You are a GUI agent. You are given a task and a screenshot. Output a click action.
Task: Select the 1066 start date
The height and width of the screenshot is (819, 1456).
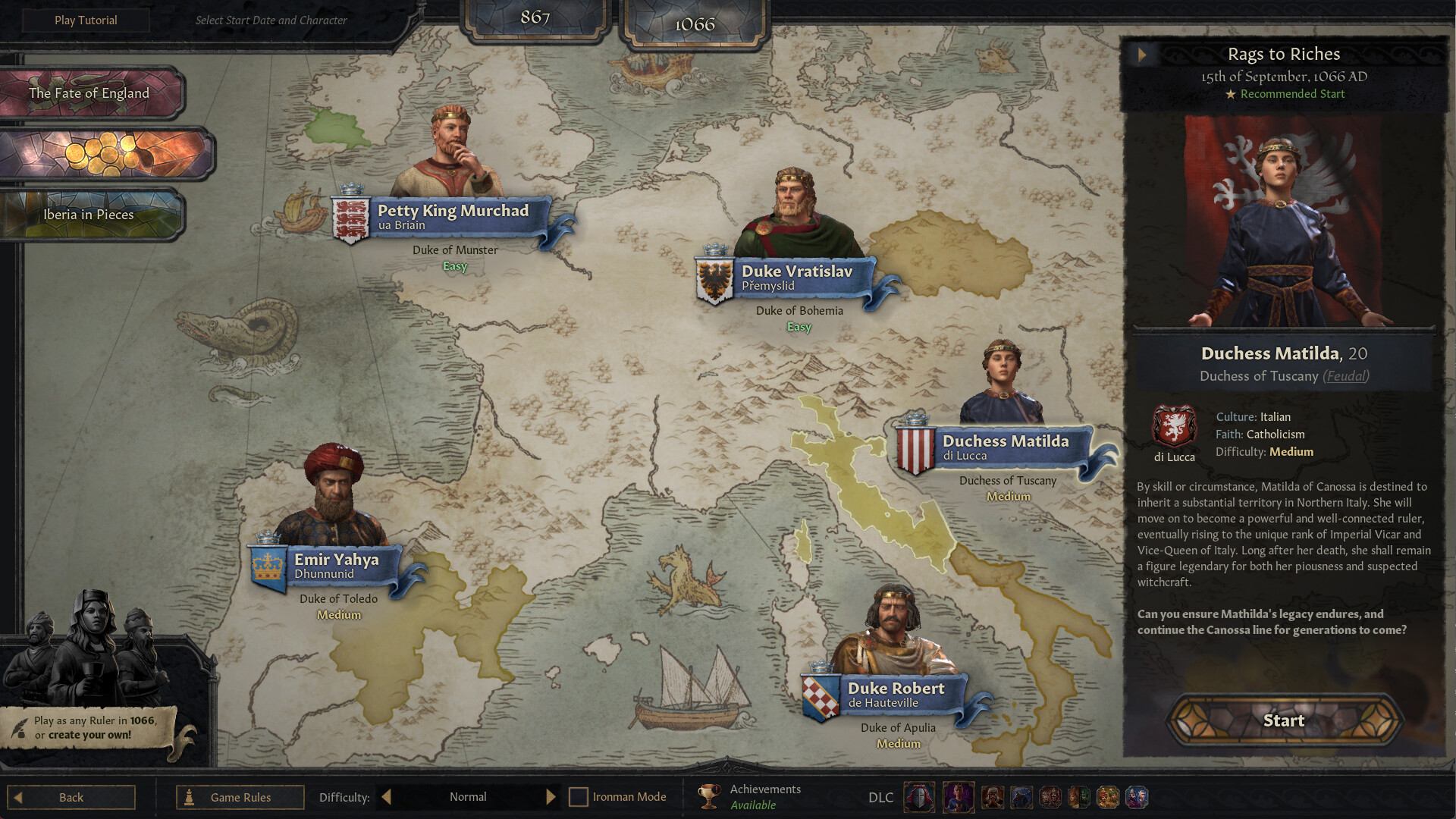tap(695, 24)
